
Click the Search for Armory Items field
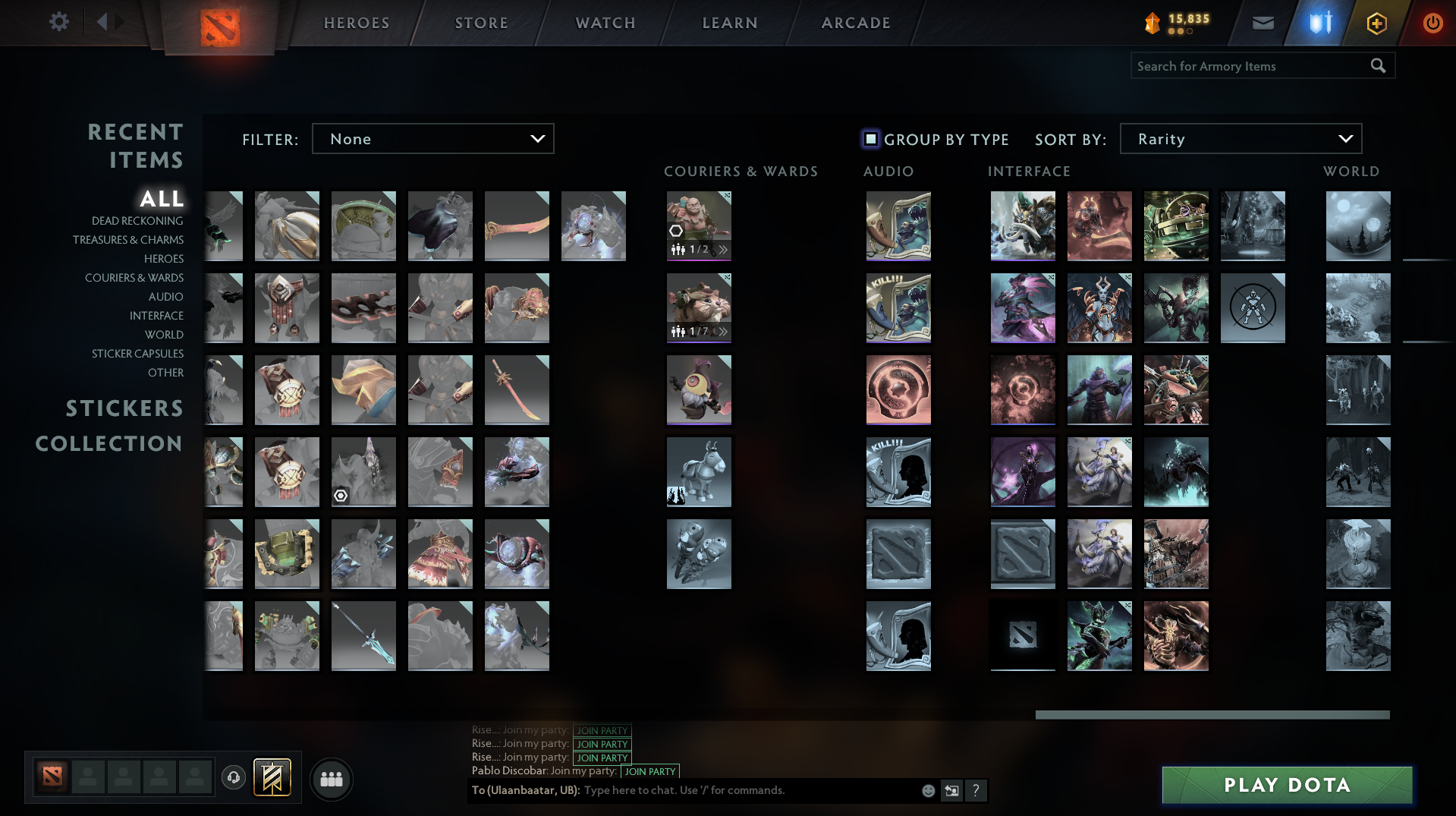(1244, 66)
